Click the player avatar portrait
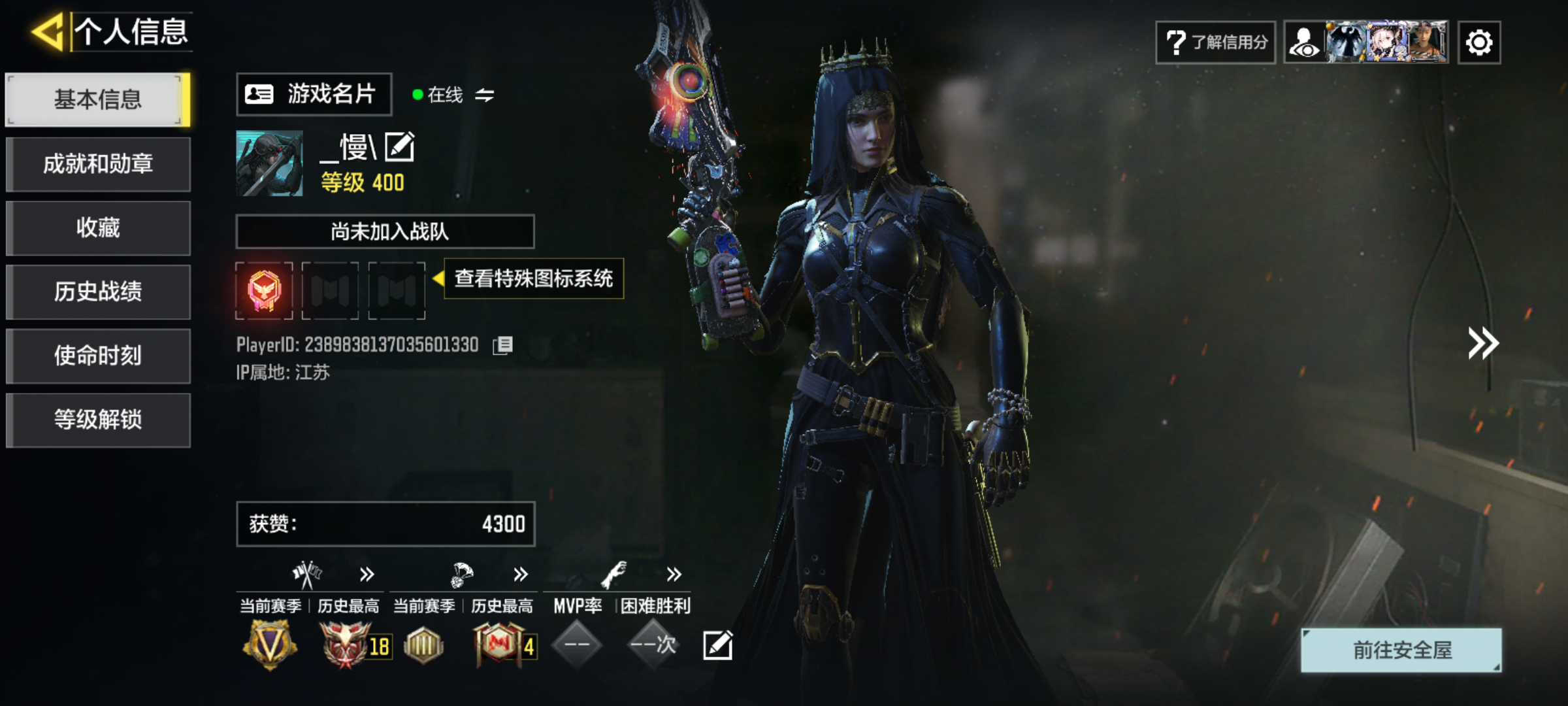This screenshot has height=706, width=1568. (x=269, y=163)
